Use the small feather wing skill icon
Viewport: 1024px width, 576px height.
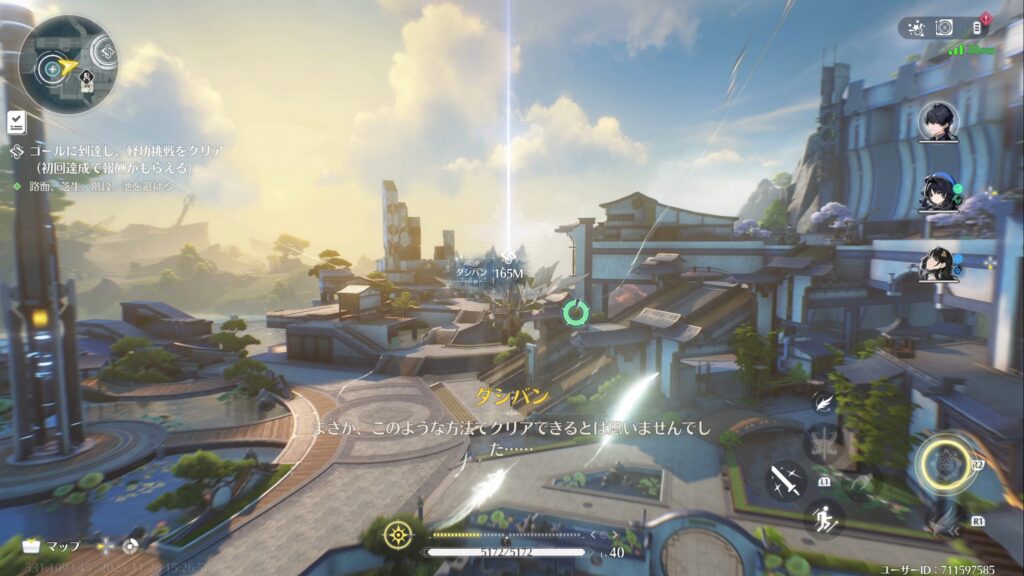click(x=824, y=402)
